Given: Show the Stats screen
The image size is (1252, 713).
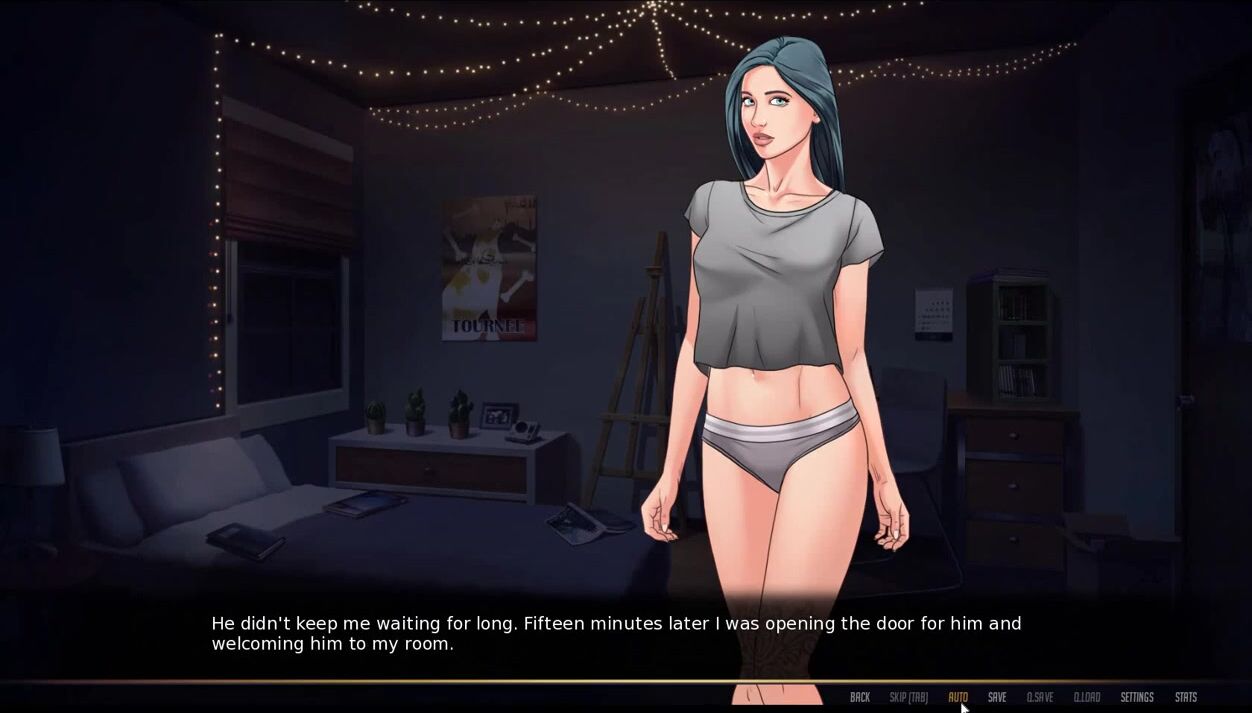Looking at the screenshot, I should pyautogui.click(x=1185, y=697).
